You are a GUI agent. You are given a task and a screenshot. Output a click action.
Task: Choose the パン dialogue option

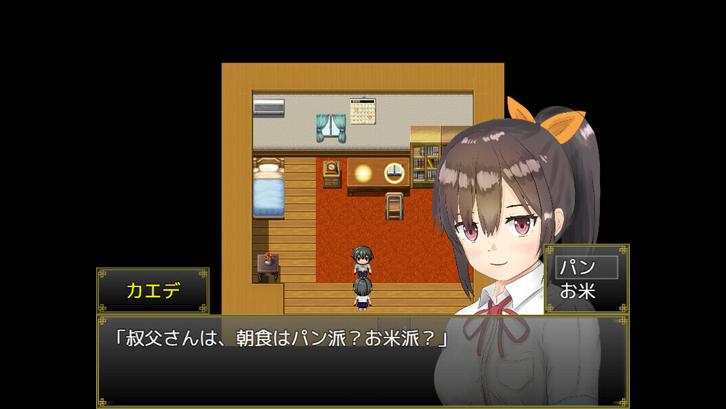[586, 267]
